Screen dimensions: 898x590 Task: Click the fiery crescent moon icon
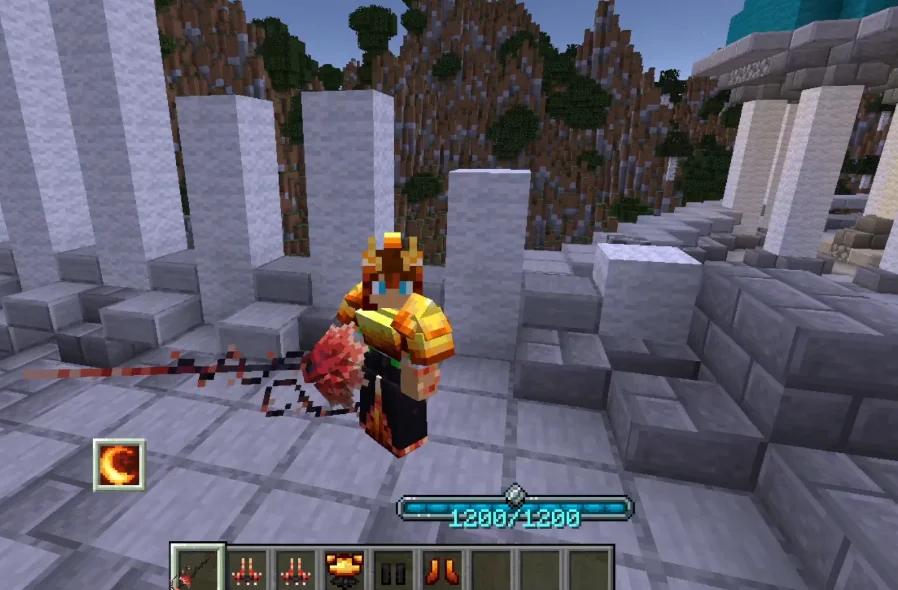tap(120, 464)
